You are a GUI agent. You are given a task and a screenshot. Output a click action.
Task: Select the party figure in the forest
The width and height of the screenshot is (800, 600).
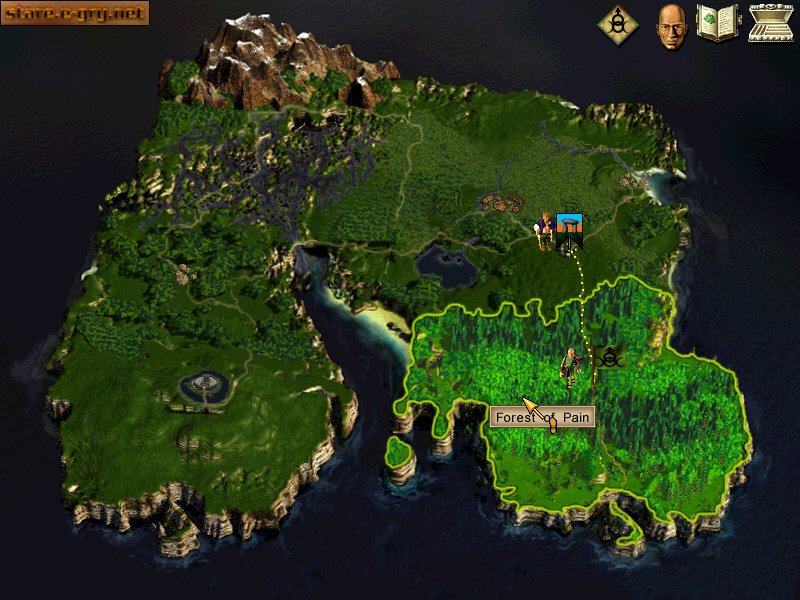[x=570, y=366]
